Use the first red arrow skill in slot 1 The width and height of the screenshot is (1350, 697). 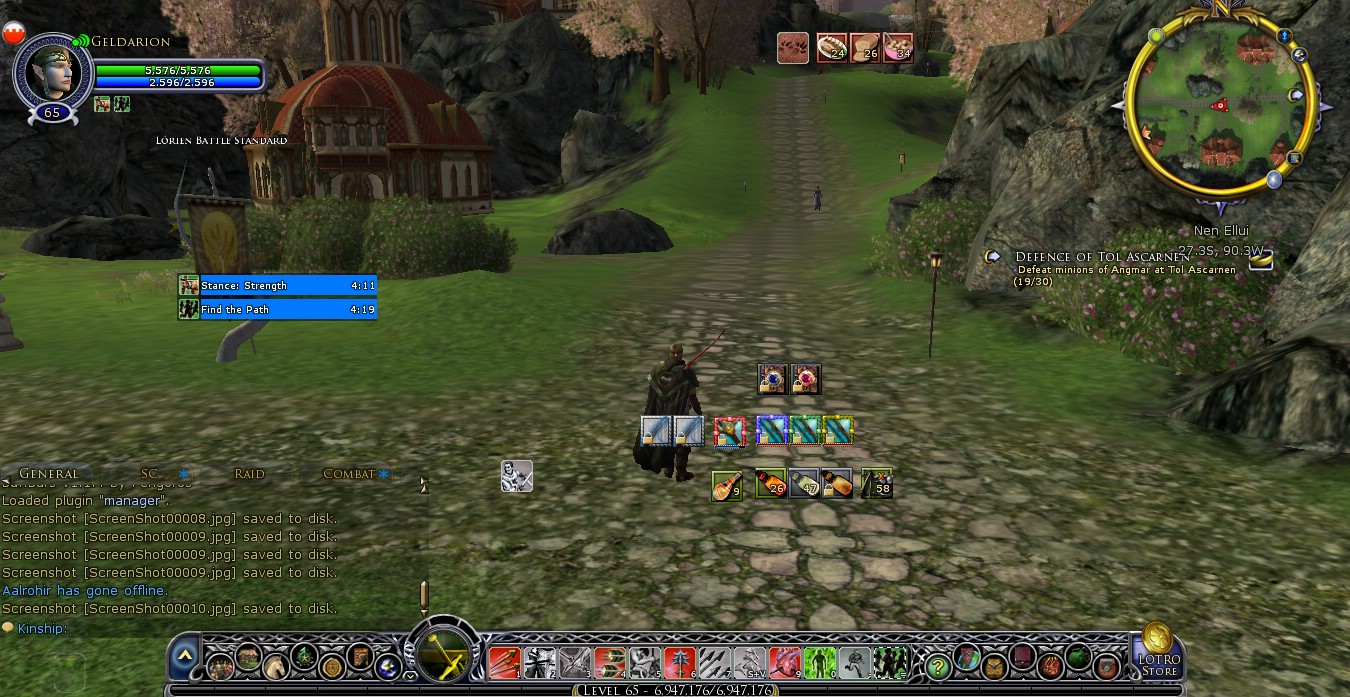[x=503, y=662]
